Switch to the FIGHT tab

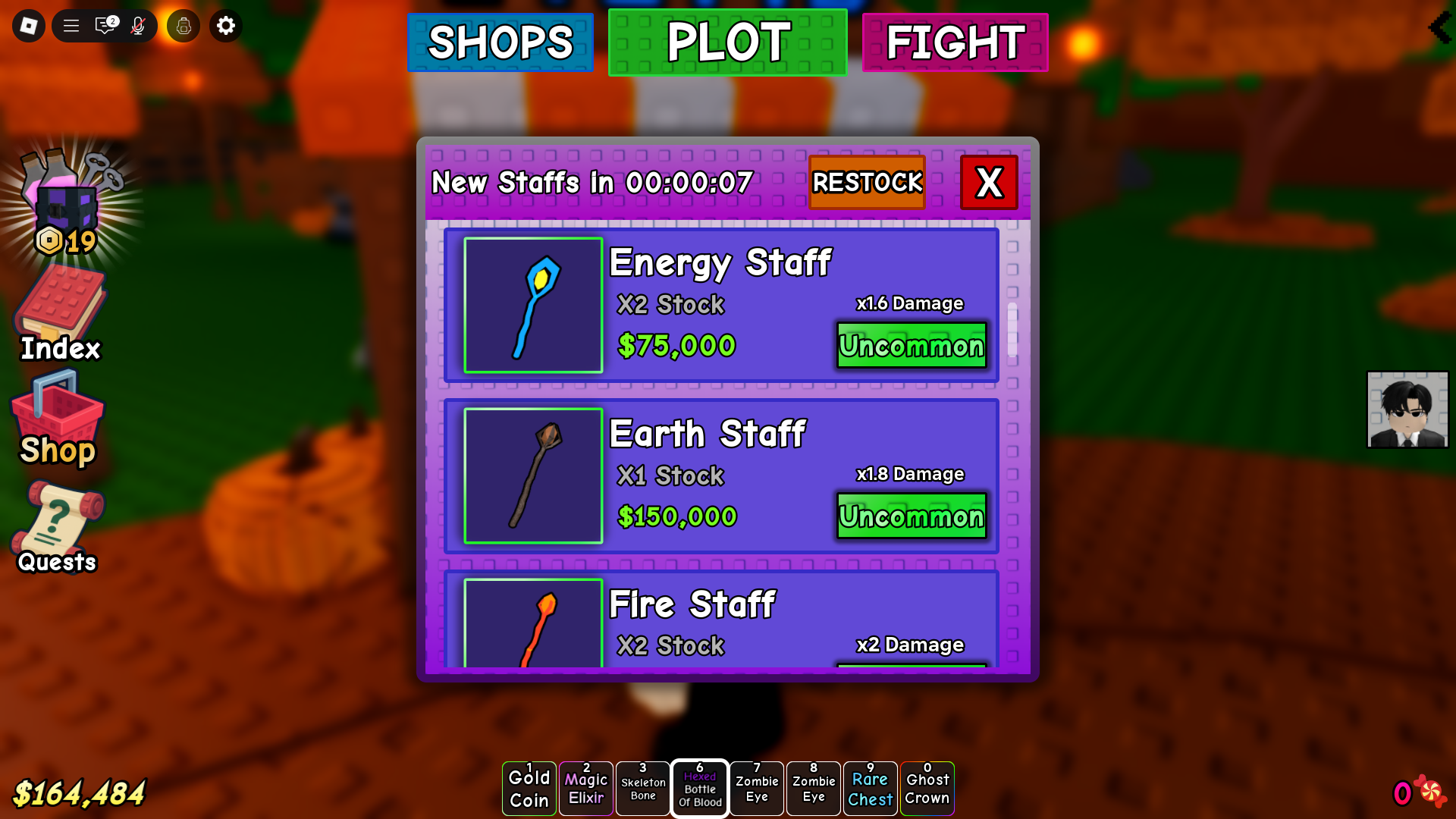coord(955,42)
